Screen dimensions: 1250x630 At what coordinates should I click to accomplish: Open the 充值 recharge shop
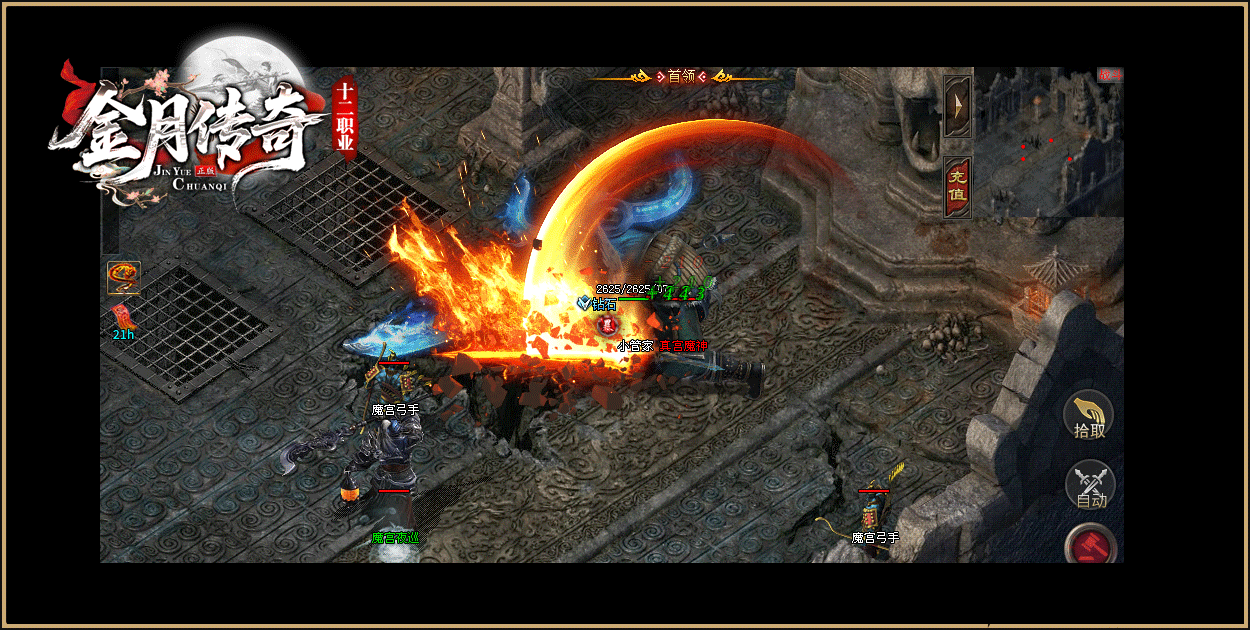coord(957,187)
